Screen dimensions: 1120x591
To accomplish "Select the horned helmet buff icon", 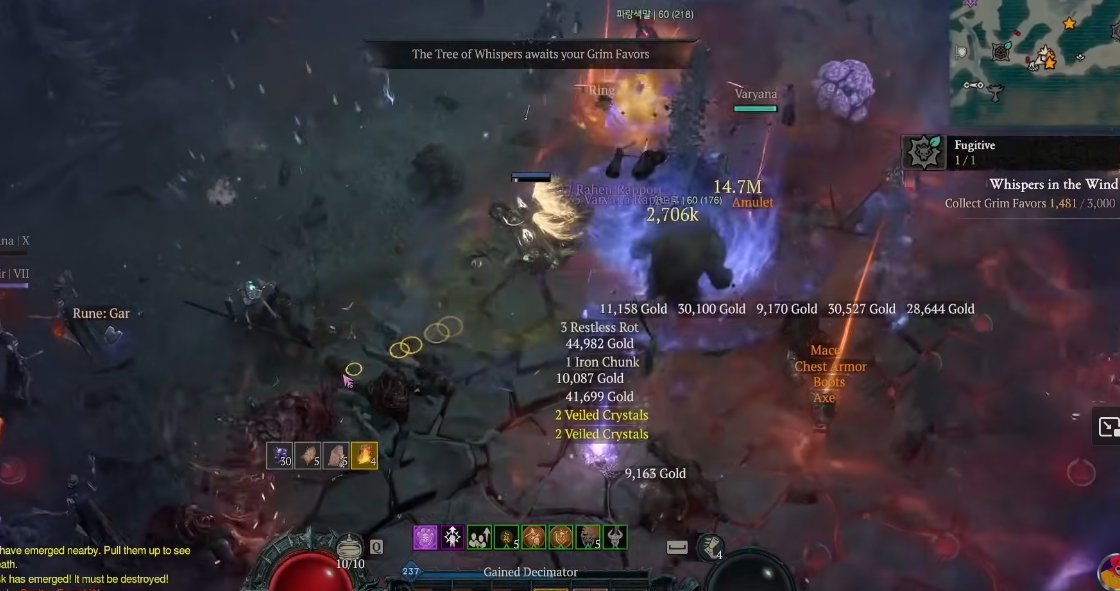I will (615, 537).
